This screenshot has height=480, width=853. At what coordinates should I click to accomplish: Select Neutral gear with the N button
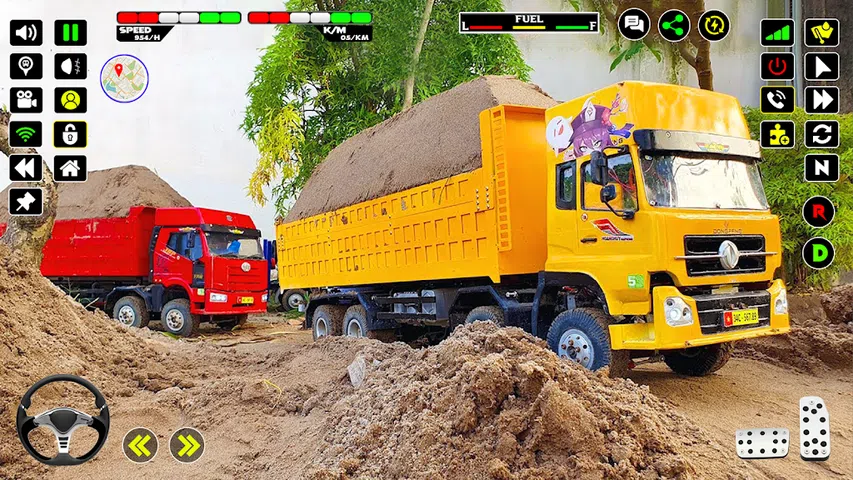tap(821, 168)
